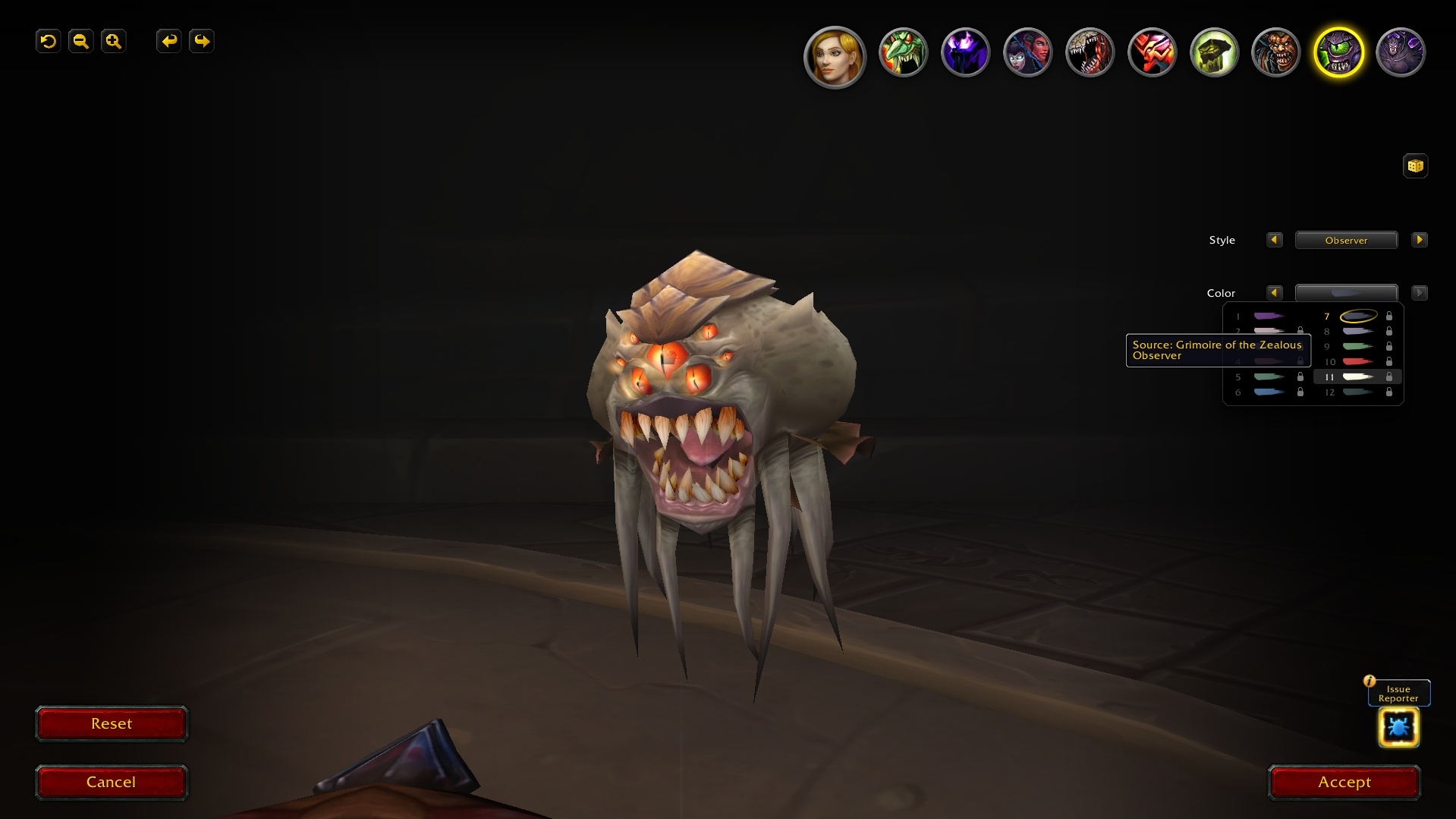Reset the camera view with the circular arrow
This screenshot has width=1456, height=819.
point(49,41)
